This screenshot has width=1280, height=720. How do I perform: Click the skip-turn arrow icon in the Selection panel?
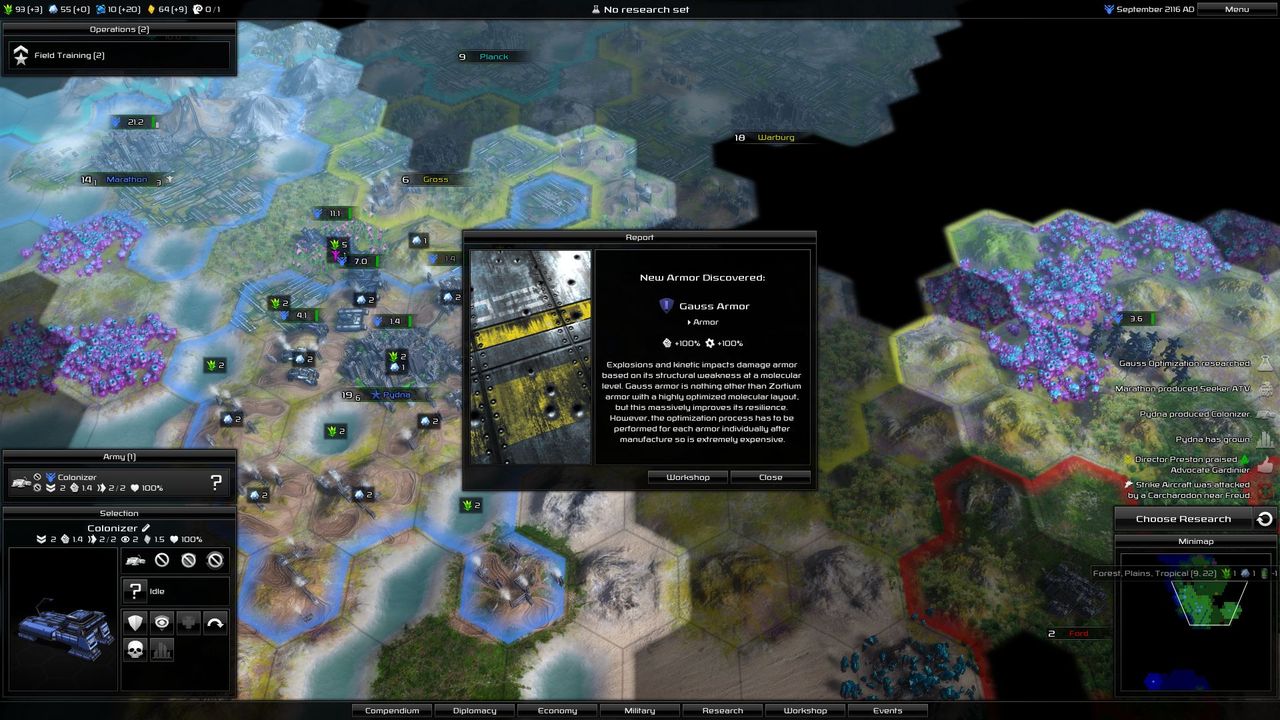(x=213, y=622)
